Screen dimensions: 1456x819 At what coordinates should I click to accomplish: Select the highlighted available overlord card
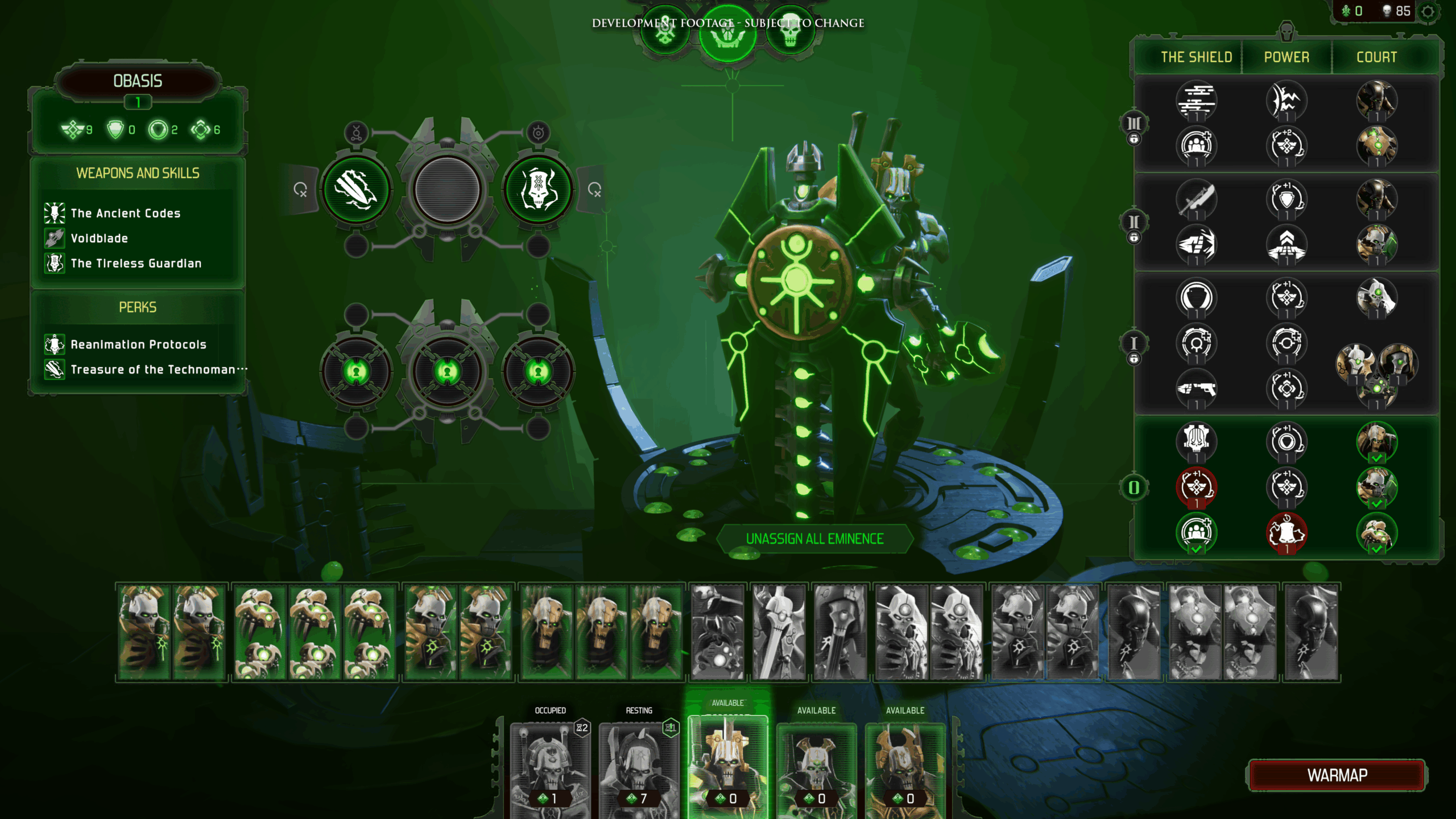pyautogui.click(x=727, y=765)
